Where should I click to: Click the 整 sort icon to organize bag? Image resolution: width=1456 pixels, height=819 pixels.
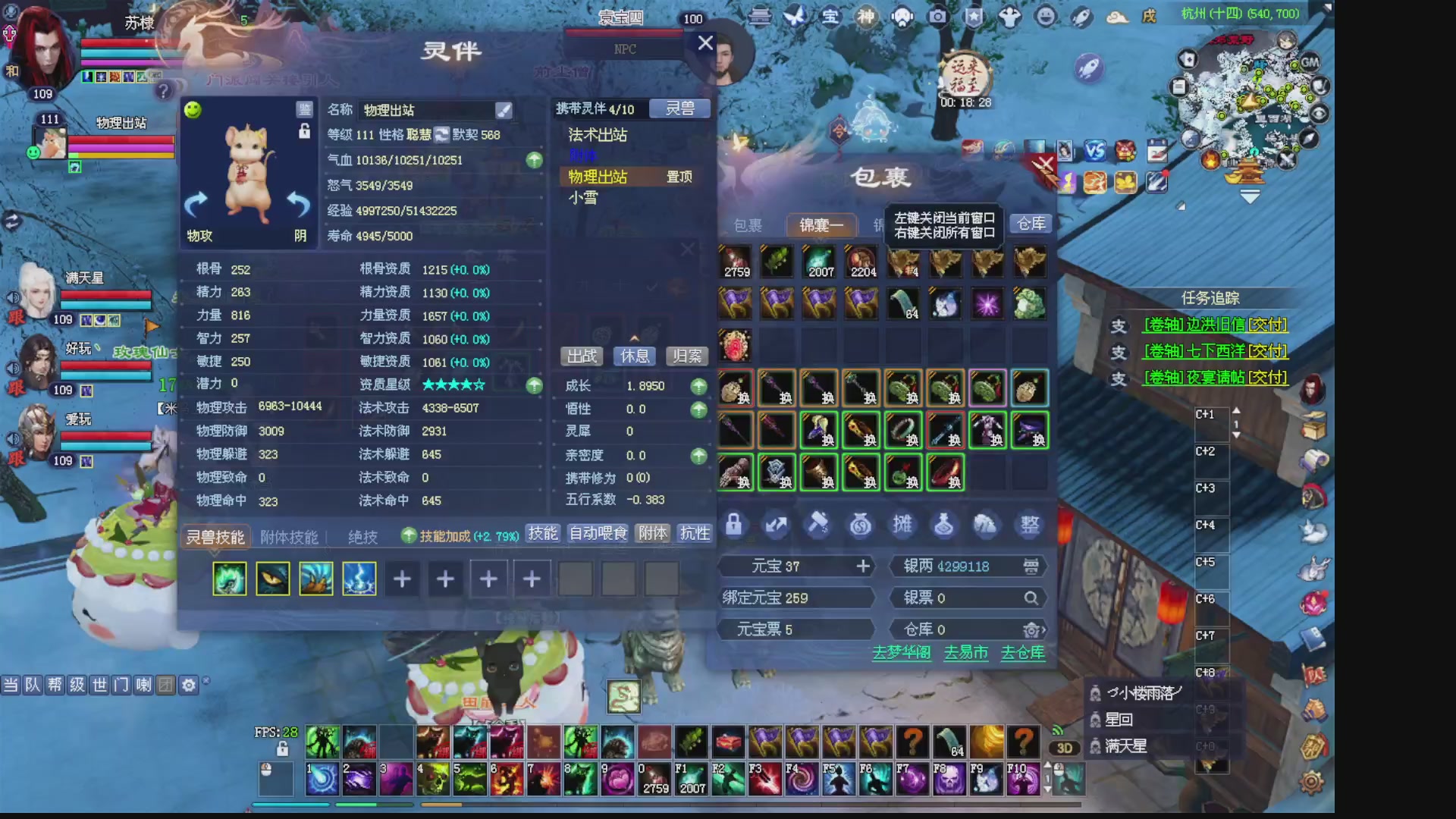coord(1028,525)
